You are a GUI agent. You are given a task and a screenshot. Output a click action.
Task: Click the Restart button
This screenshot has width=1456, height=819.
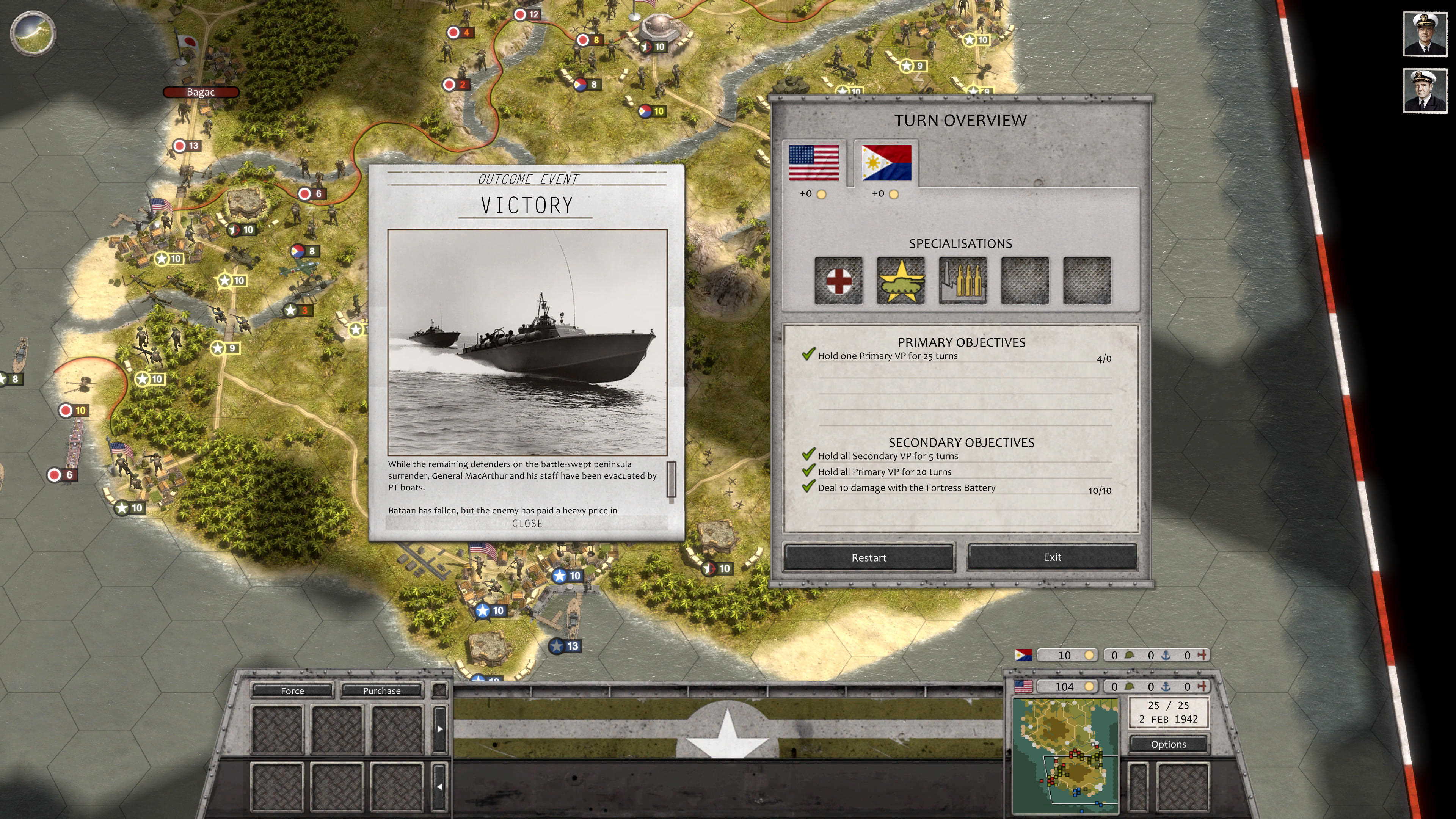coord(869,557)
